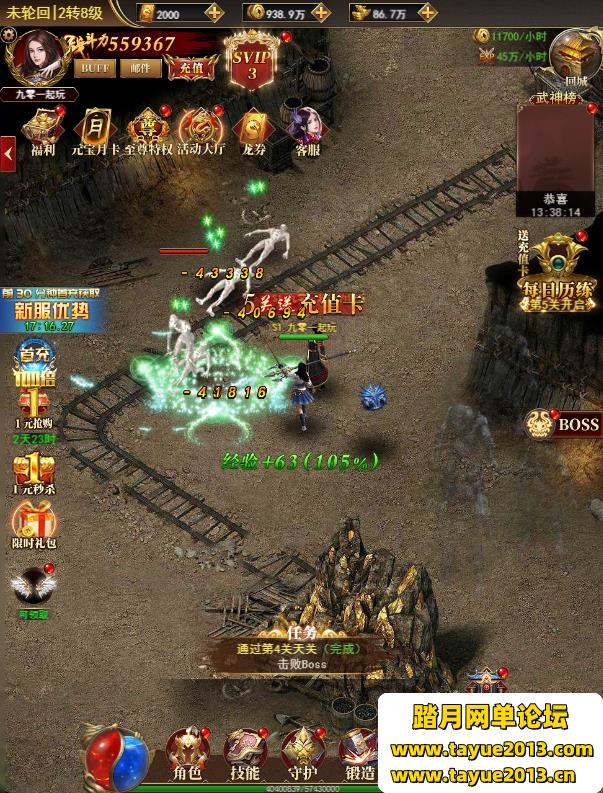The width and height of the screenshot is (603, 793).
Task: Open 至尊特权 supreme privilege icon
Action: (148, 132)
